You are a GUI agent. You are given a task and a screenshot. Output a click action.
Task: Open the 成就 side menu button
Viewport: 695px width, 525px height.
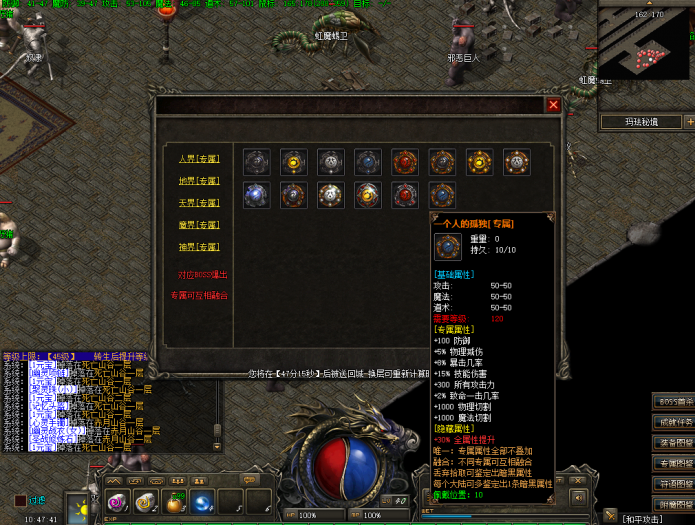click(674, 422)
